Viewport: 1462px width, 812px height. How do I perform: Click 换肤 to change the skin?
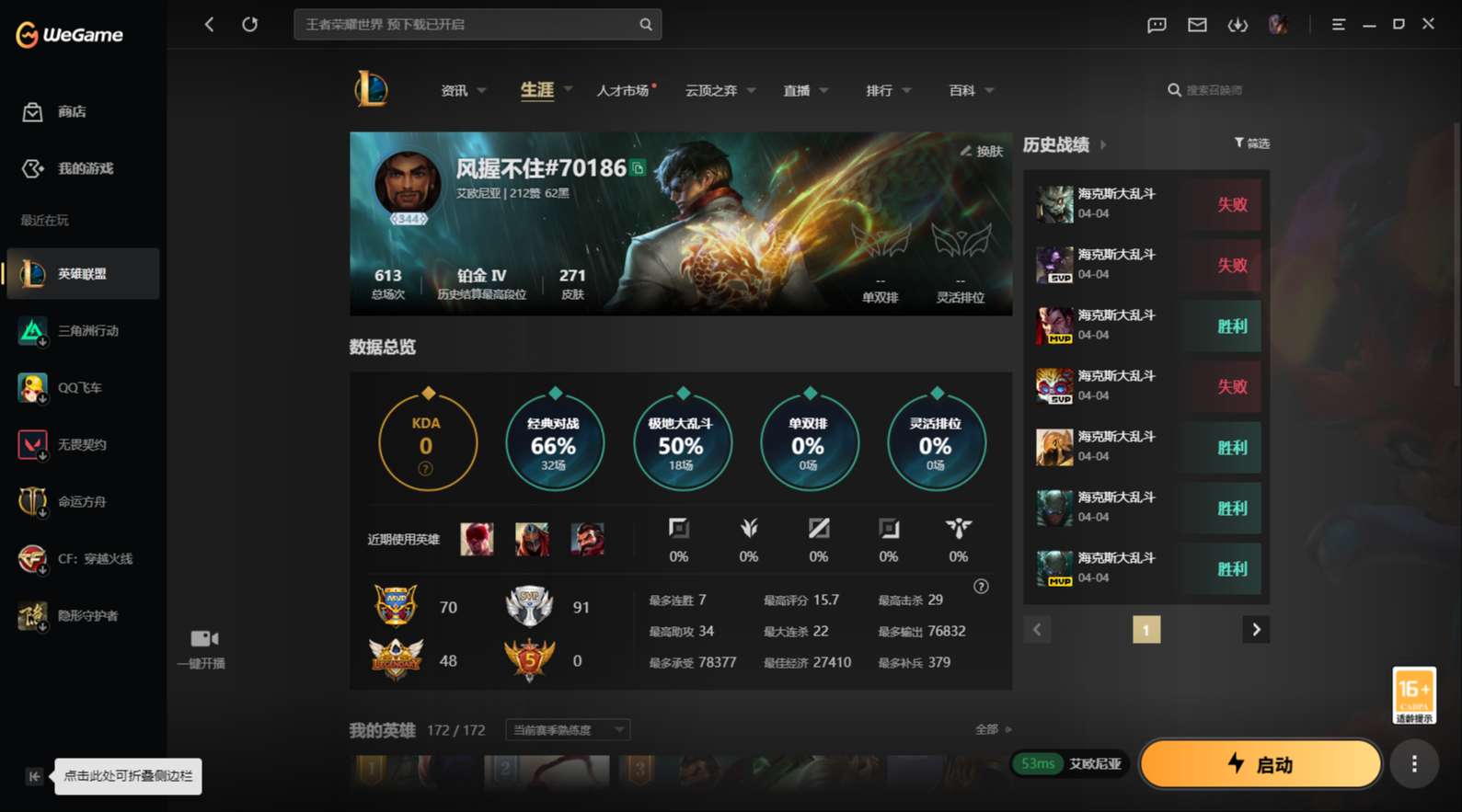pos(983,151)
